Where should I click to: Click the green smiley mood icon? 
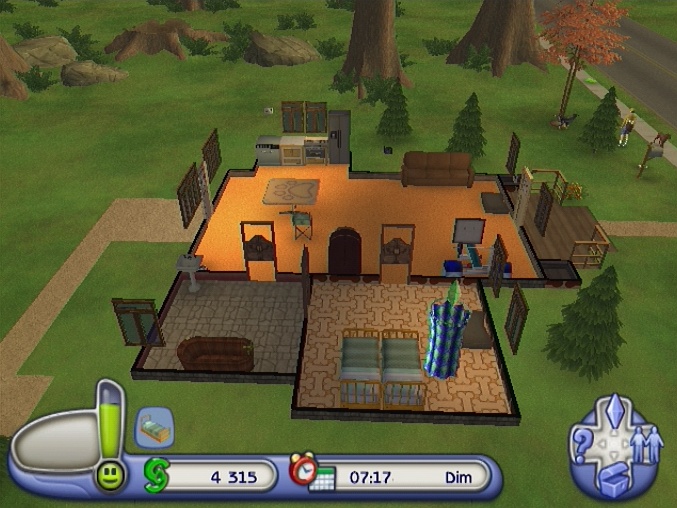point(110,474)
